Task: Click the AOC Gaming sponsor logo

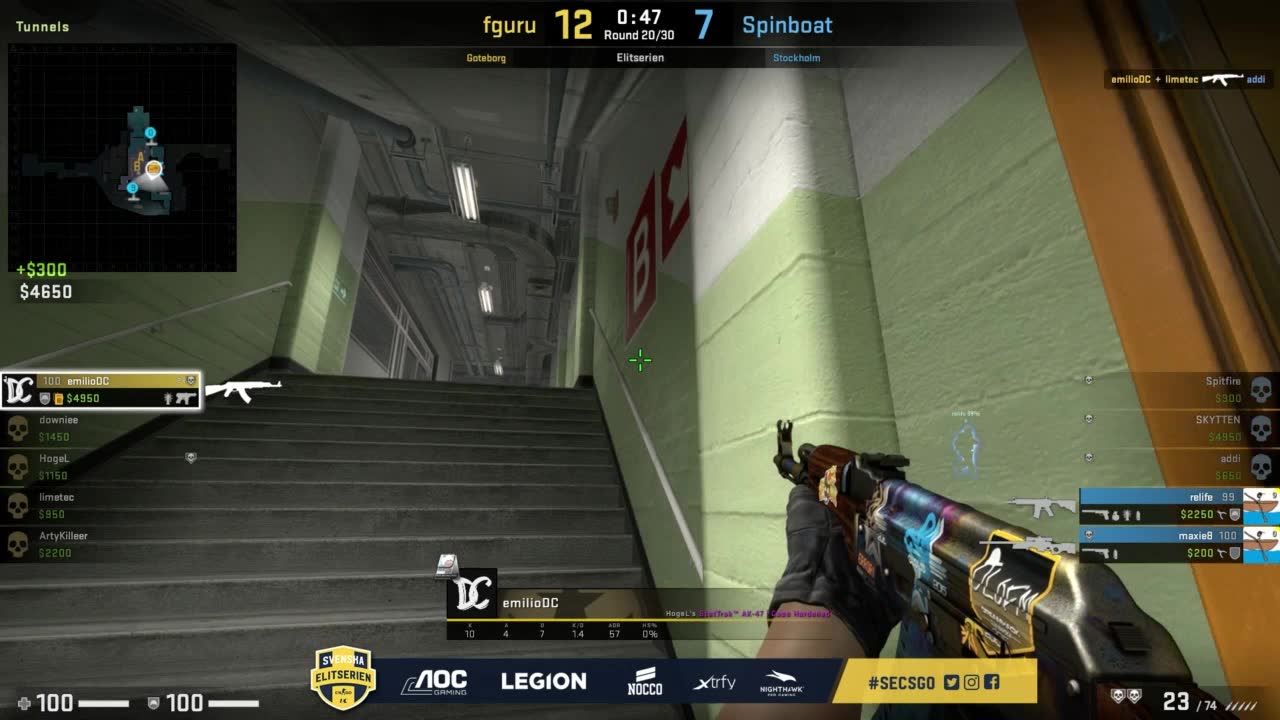Action: click(434, 682)
